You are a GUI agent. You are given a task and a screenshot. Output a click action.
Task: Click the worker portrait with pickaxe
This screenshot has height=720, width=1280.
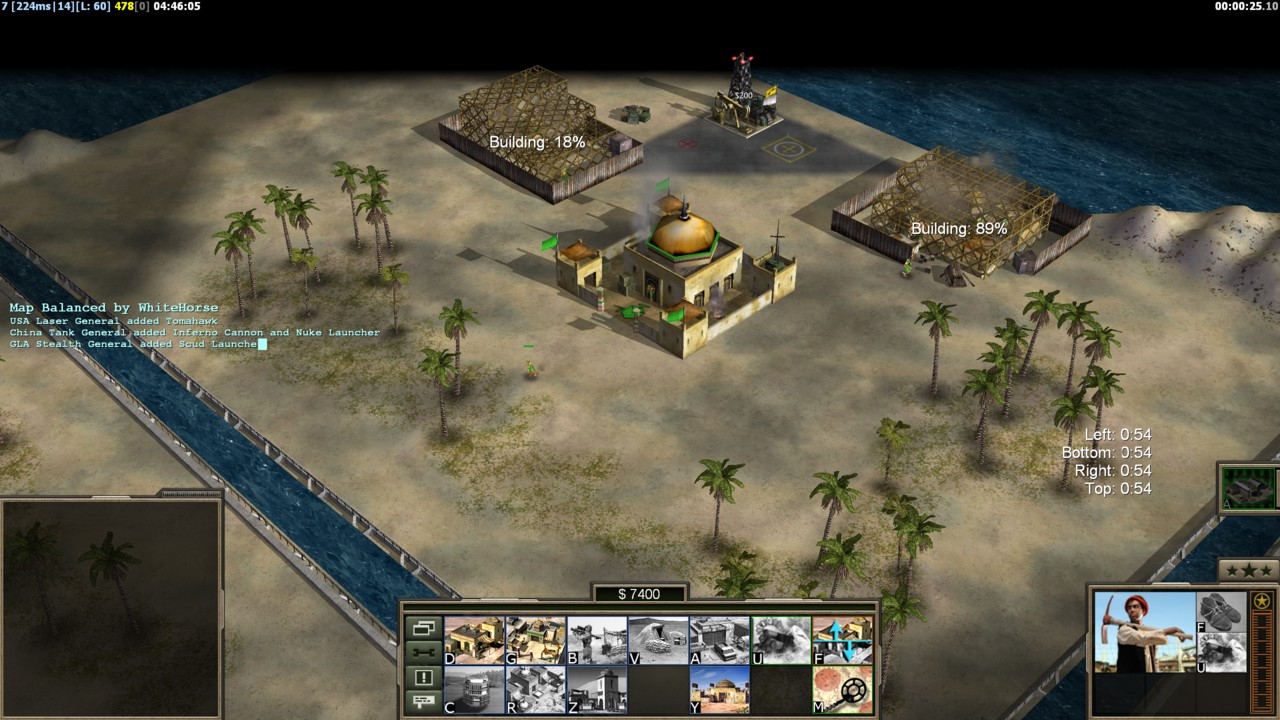click(1144, 632)
